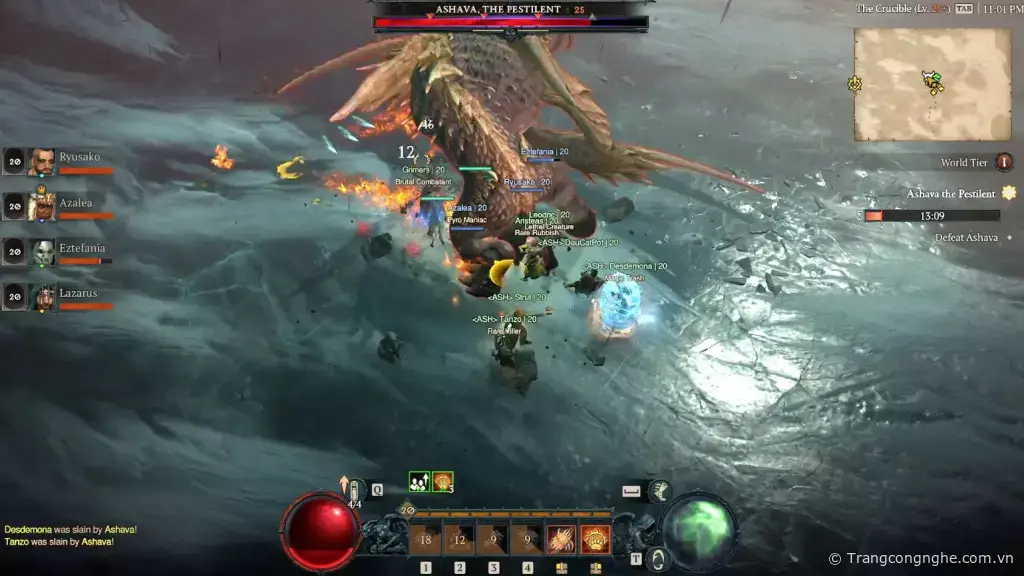Click the orange paw buff icon

coord(442,481)
